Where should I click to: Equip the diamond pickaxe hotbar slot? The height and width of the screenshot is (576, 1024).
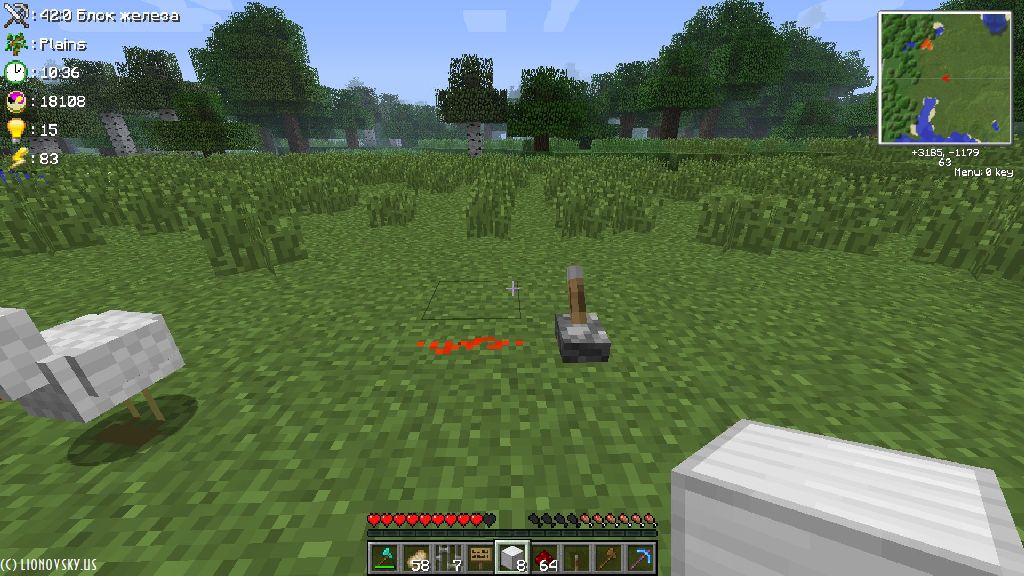[640, 557]
